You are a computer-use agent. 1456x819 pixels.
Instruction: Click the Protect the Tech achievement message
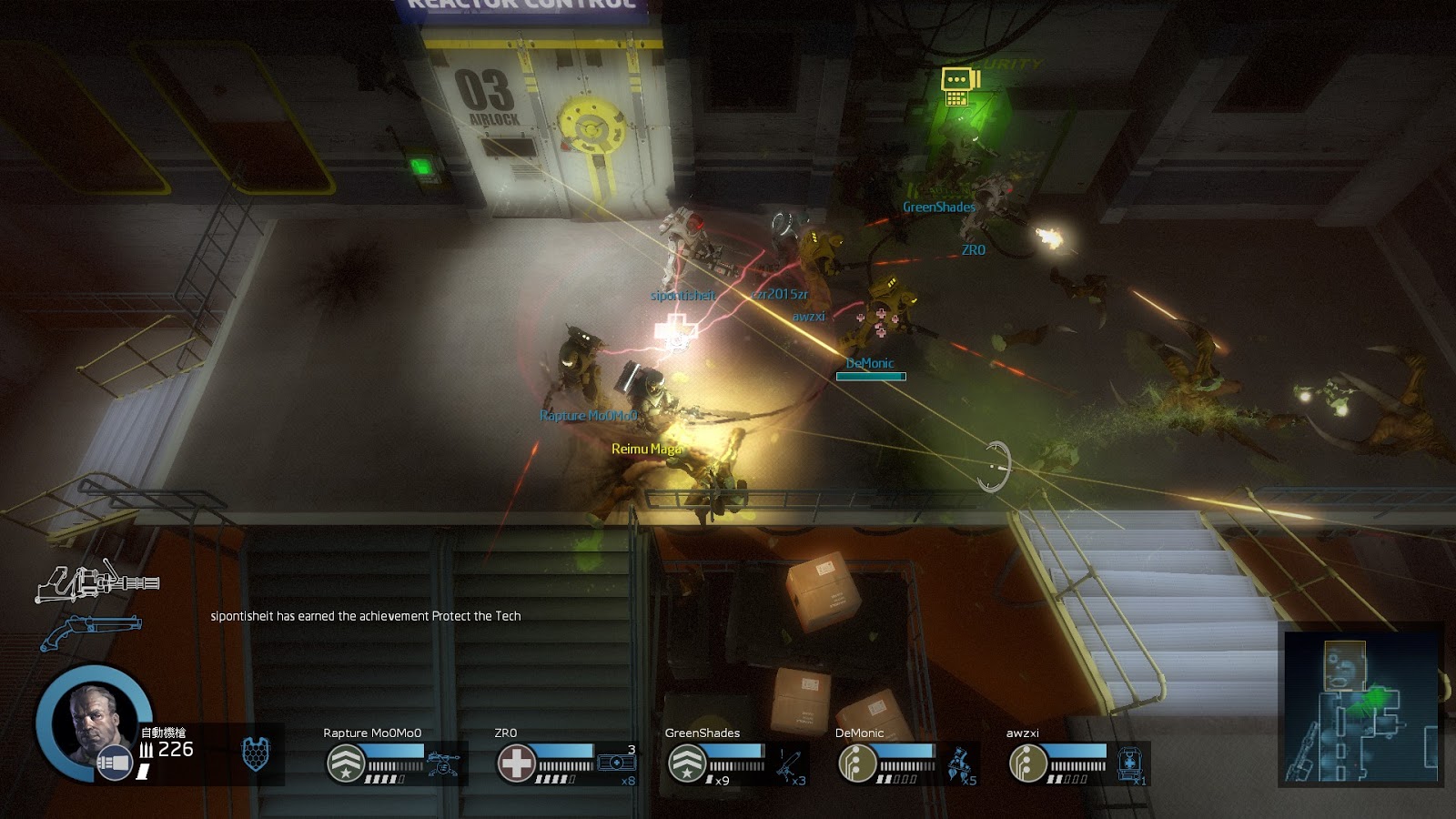[364, 616]
